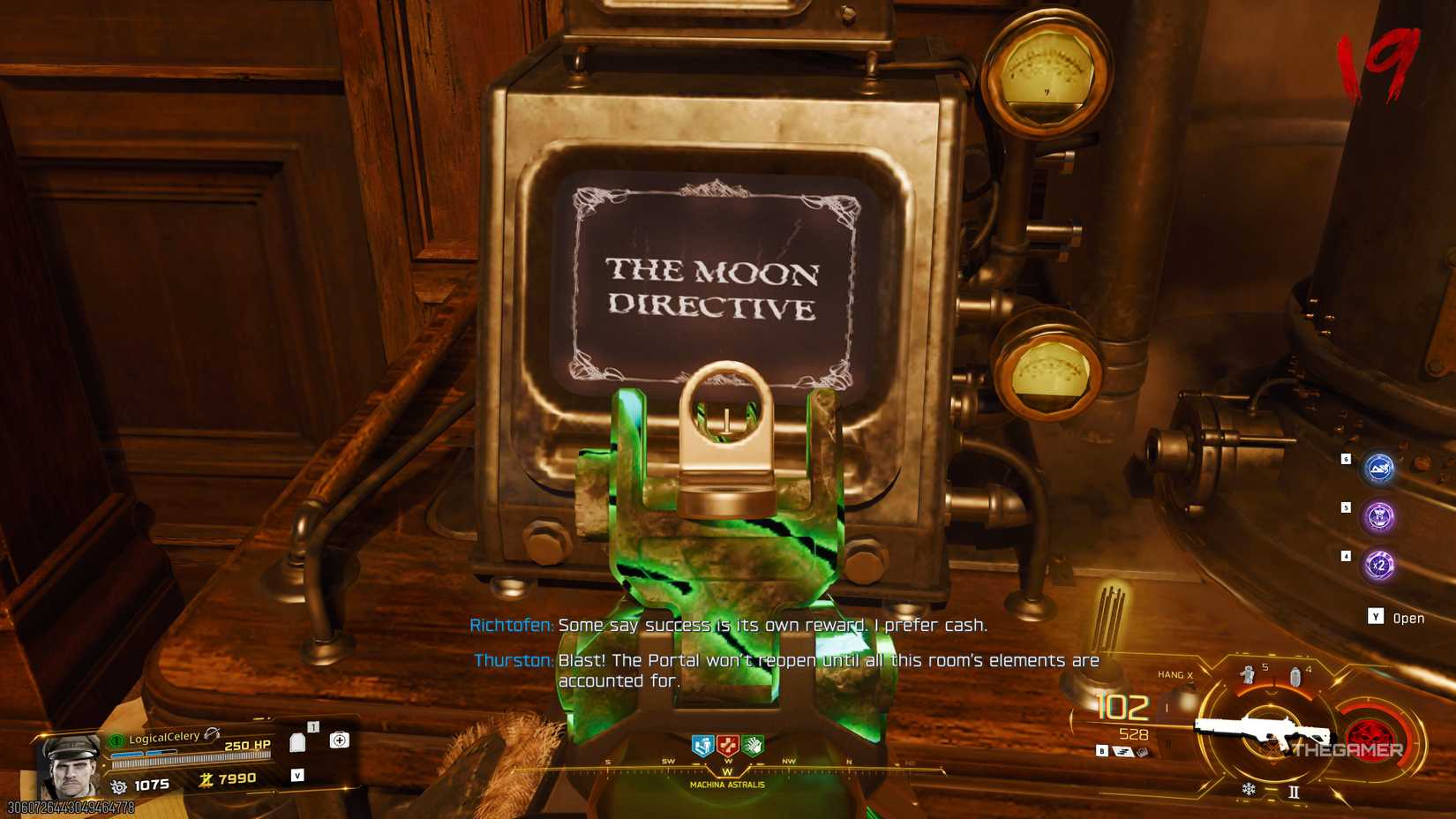The width and height of the screenshot is (1456, 819).
Task: Expand the equipment slot marked B
Action: click(1102, 750)
